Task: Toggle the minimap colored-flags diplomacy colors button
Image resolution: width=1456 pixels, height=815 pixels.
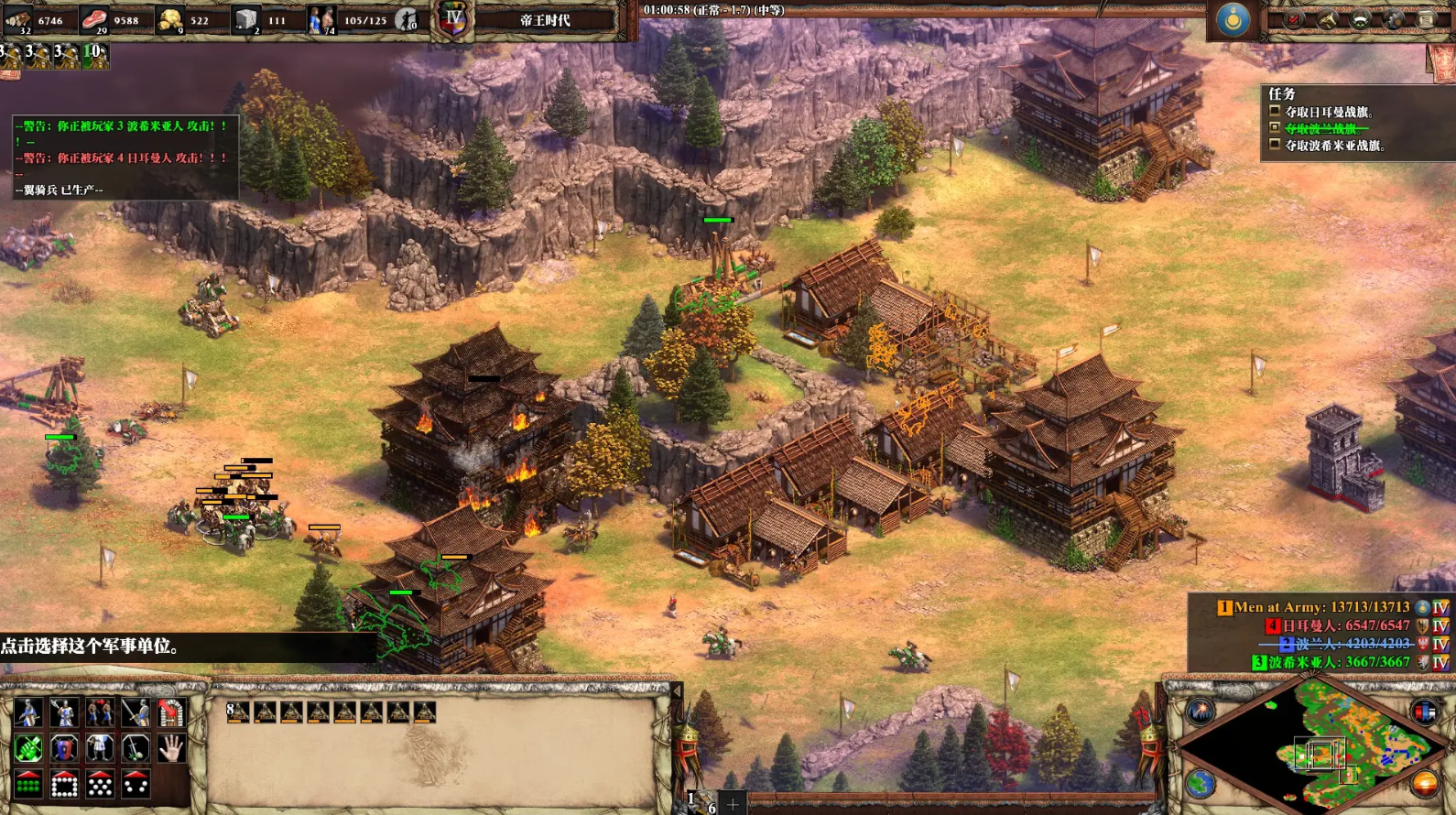Action: click(x=1424, y=712)
